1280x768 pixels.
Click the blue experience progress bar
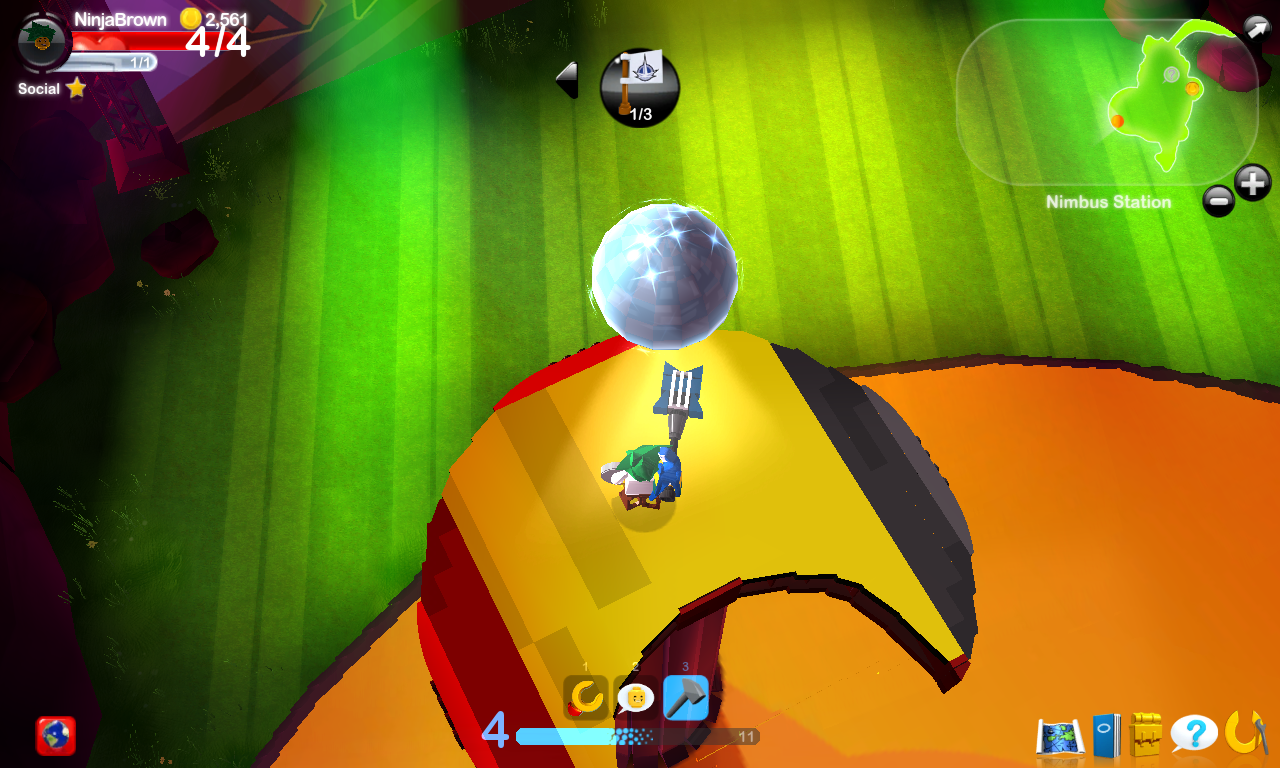(x=630, y=738)
